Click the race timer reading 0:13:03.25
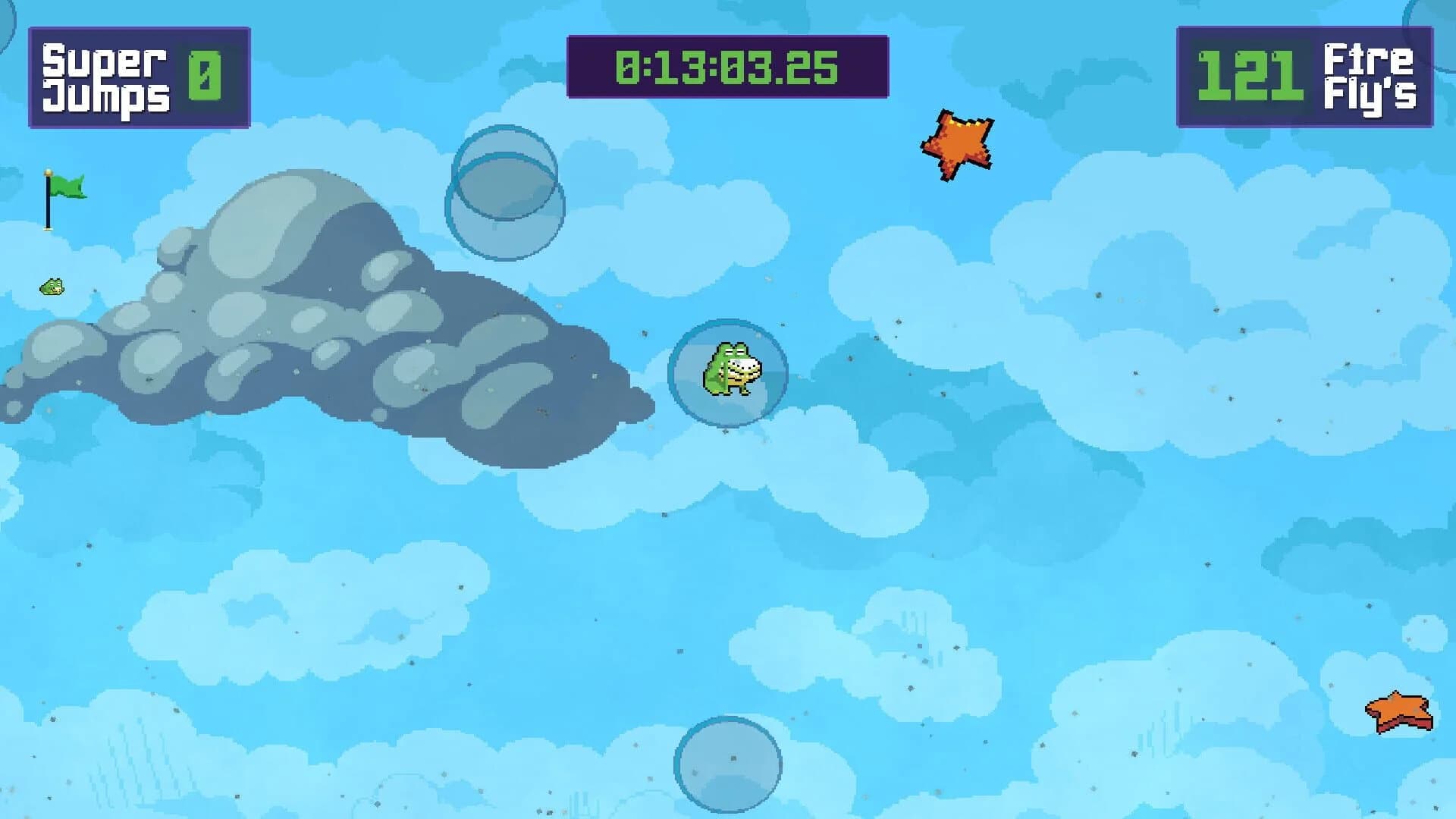Image resolution: width=1456 pixels, height=819 pixels. pos(726,67)
